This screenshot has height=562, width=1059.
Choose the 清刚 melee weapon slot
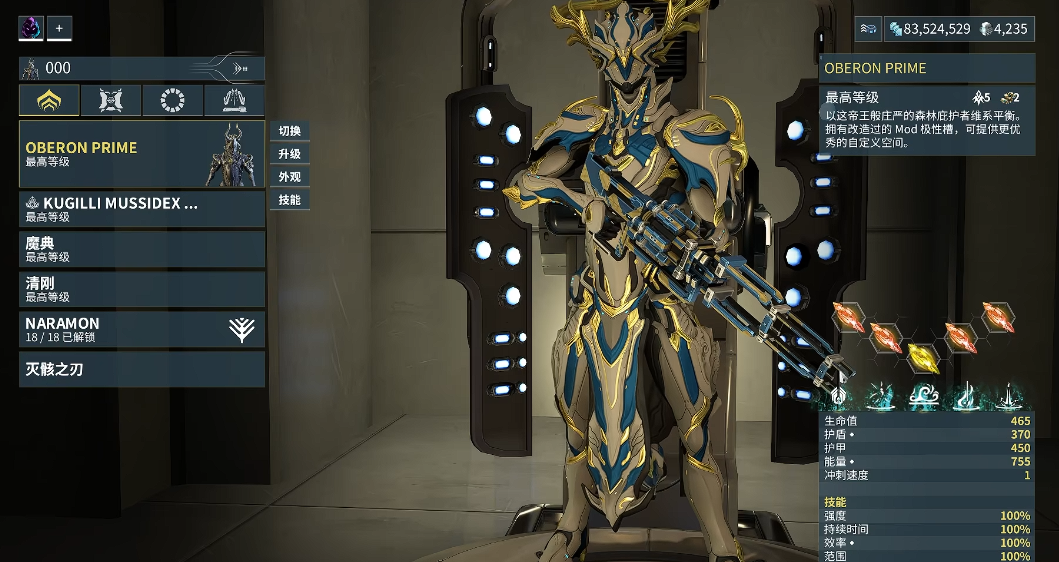[141, 289]
